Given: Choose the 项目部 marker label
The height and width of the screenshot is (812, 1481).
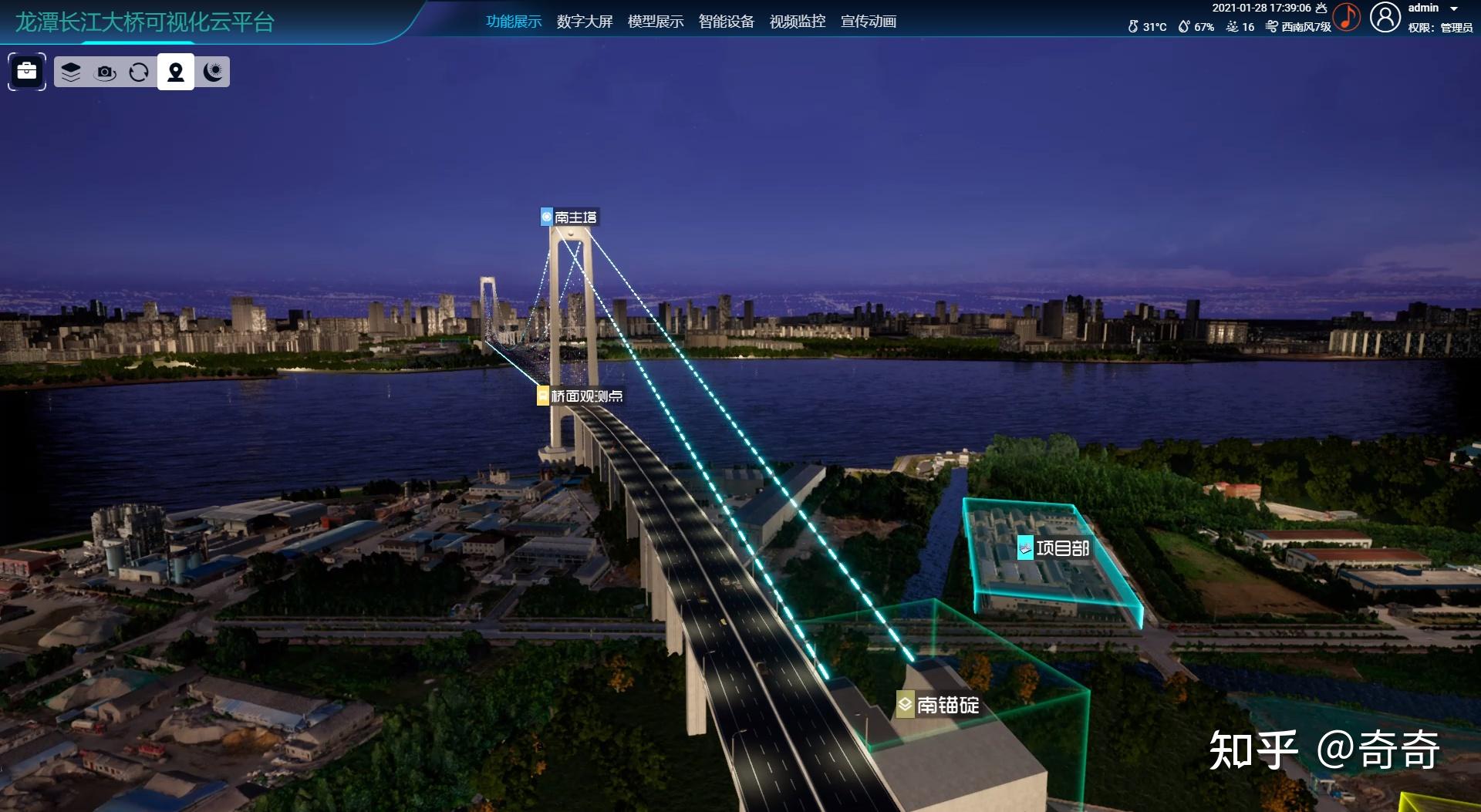Looking at the screenshot, I should (x=1054, y=548).
